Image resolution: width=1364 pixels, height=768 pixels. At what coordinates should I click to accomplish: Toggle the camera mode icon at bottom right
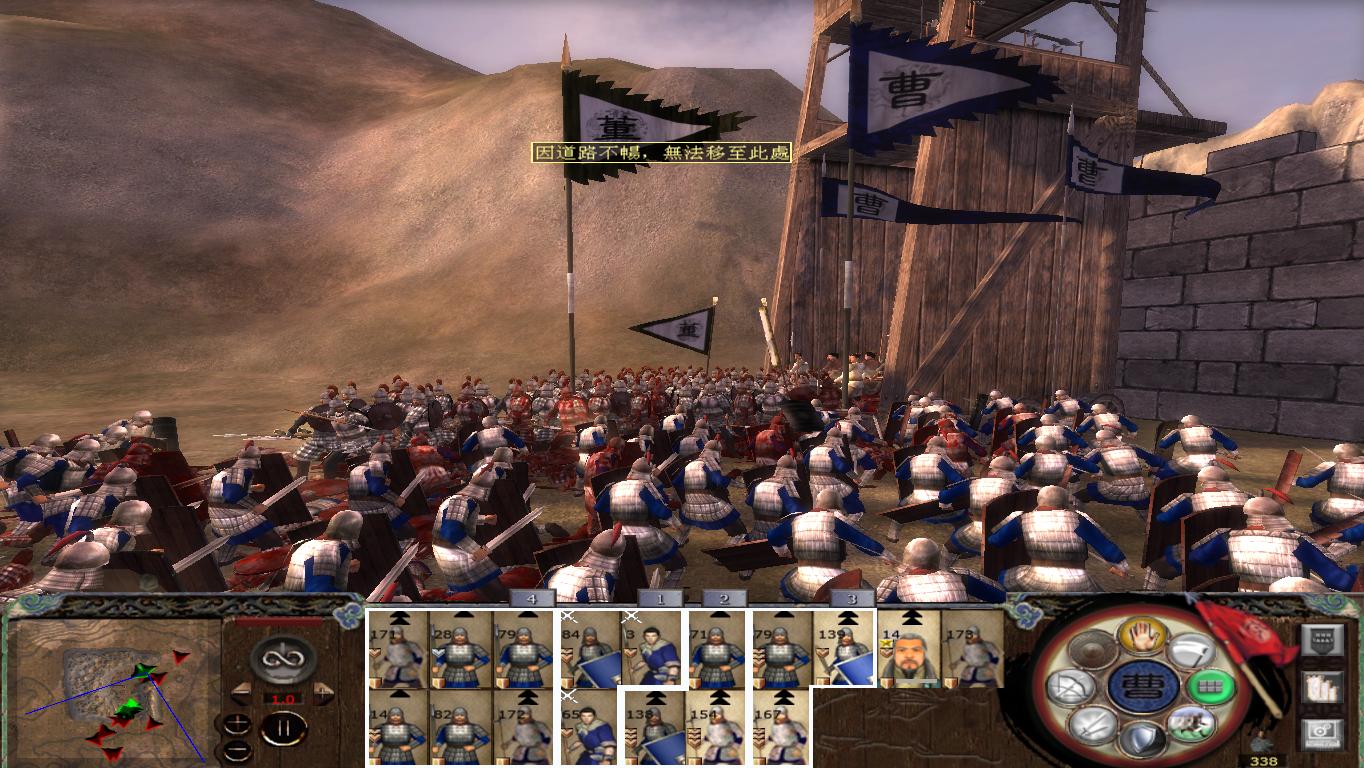[1322, 733]
